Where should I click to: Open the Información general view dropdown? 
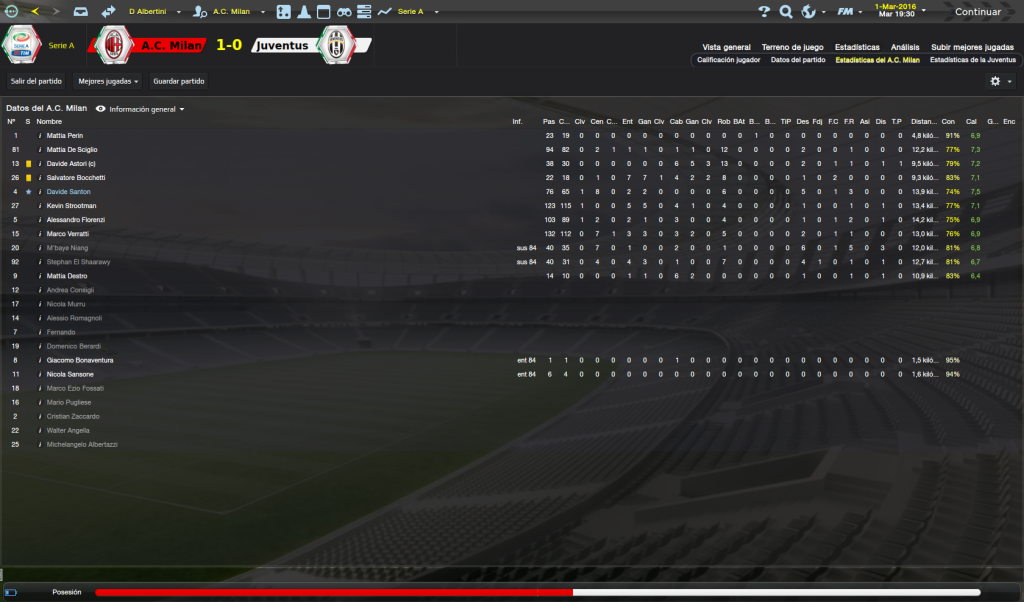[141, 108]
